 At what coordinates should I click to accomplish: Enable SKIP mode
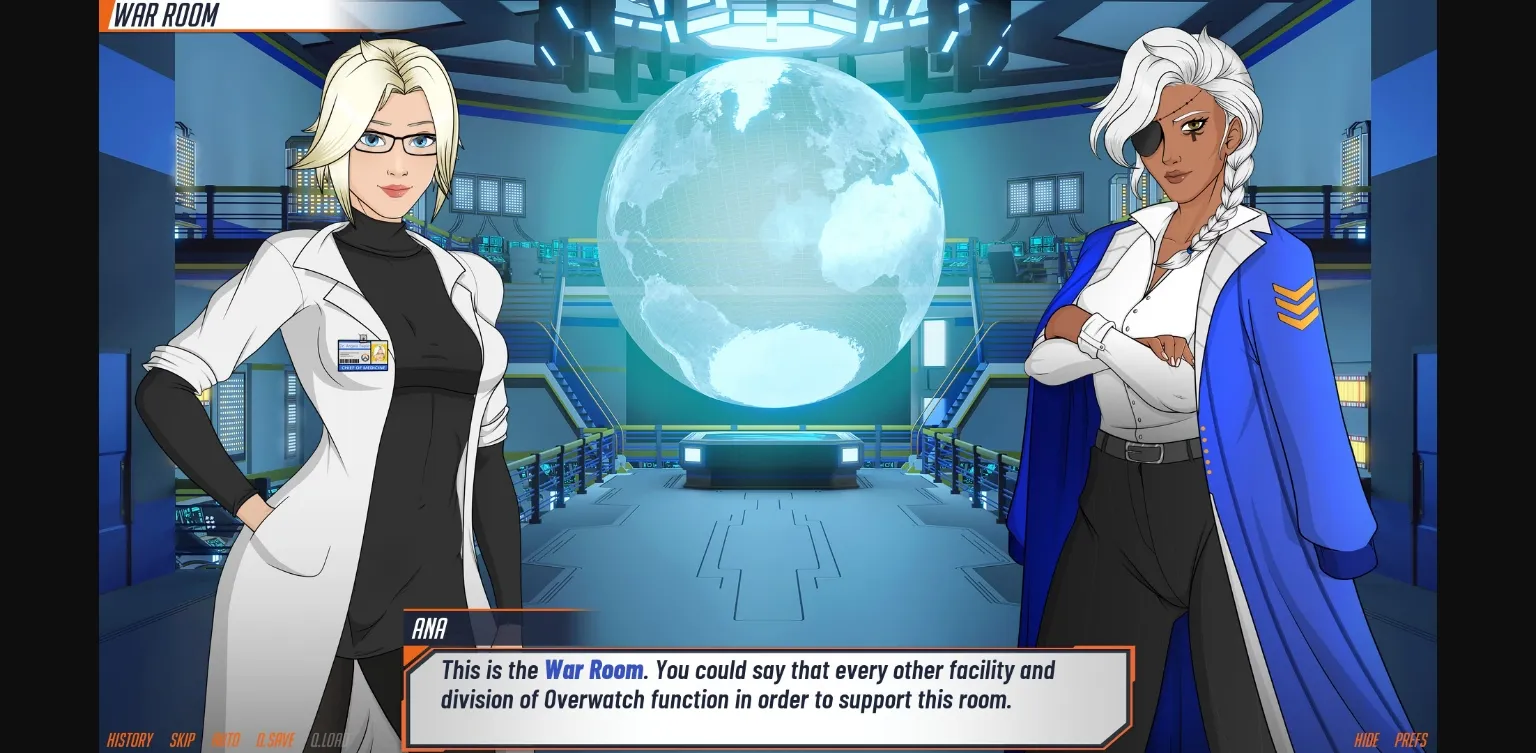pos(182,741)
